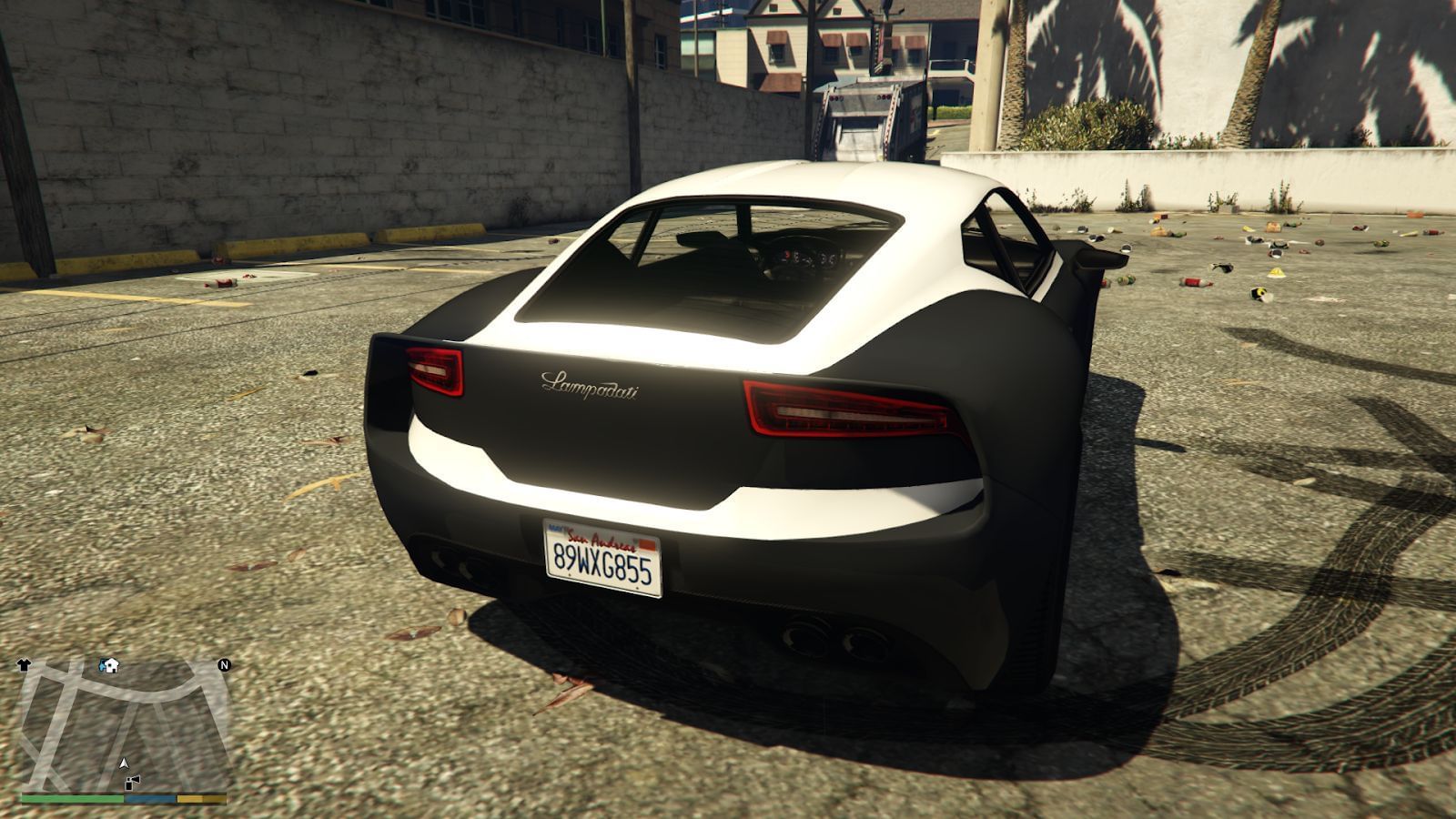Click the North compass indicator on the minimap
The width and height of the screenshot is (1456, 819).
(224, 665)
